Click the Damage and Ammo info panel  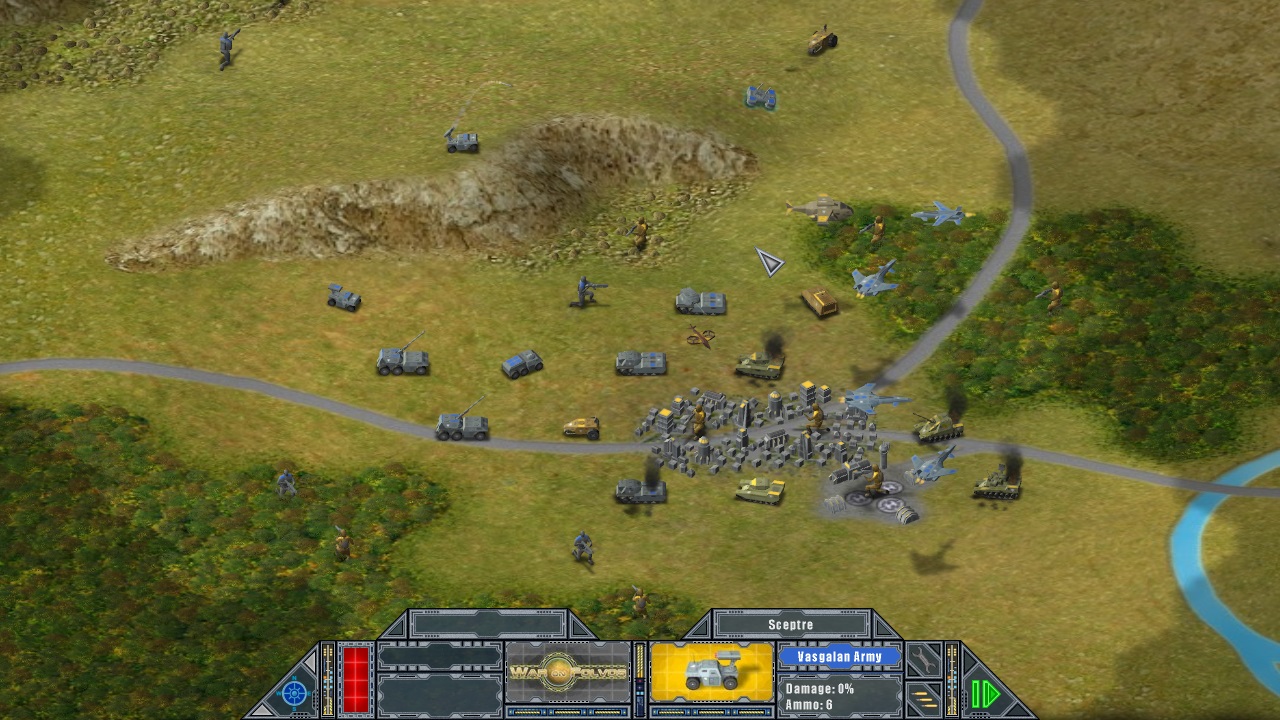point(840,694)
